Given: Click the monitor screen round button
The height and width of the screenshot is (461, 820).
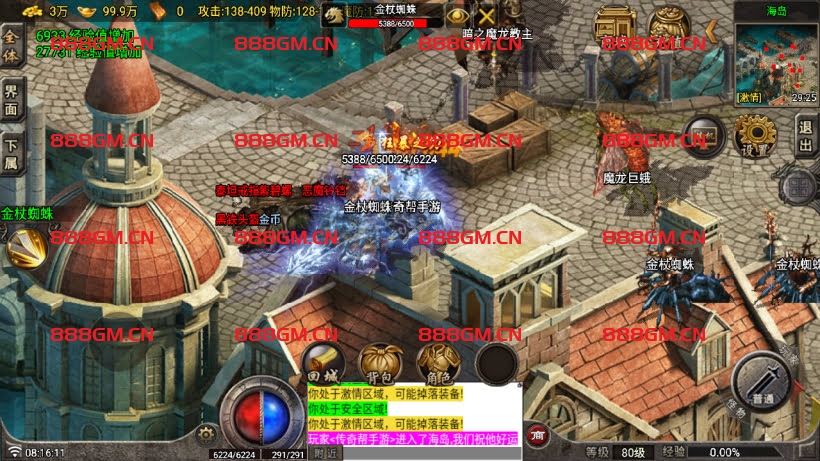Looking at the screenshot, I should click(x=704, y=135).
